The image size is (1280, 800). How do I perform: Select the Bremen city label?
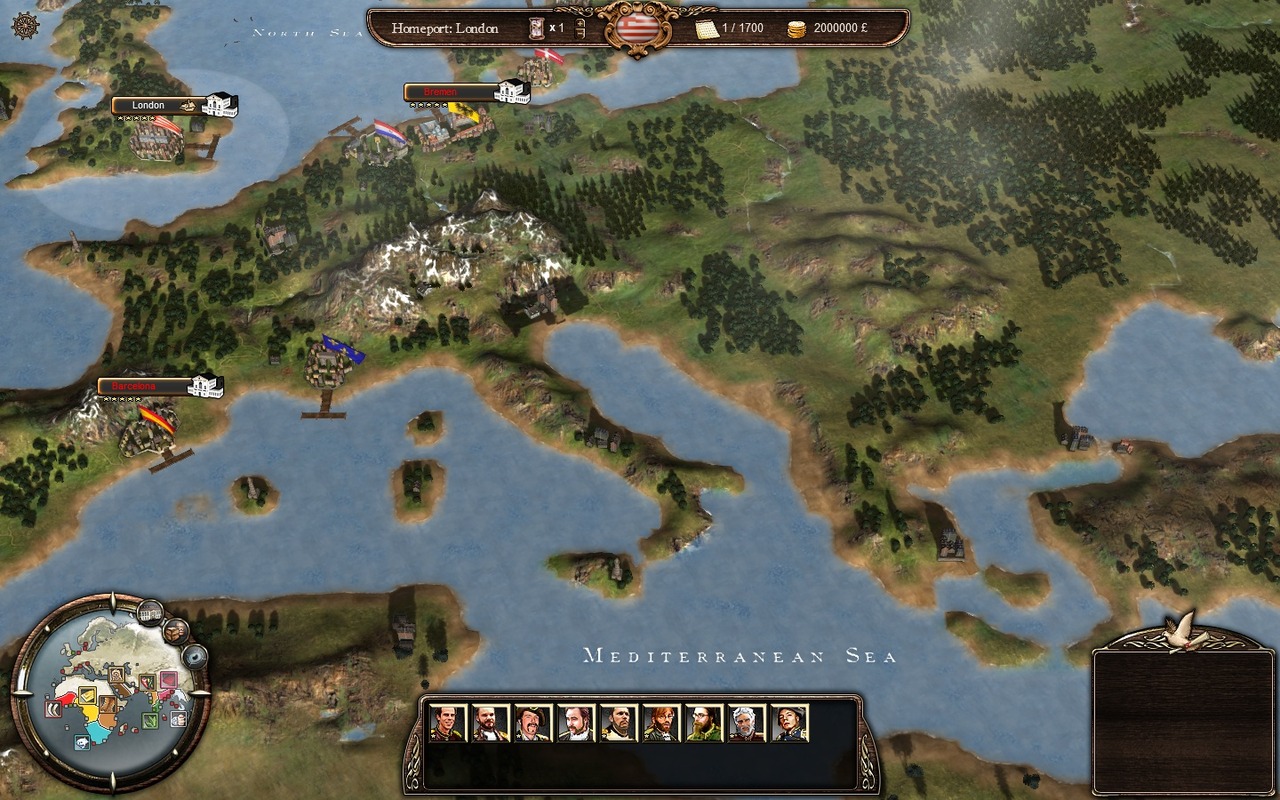point(448,92)
